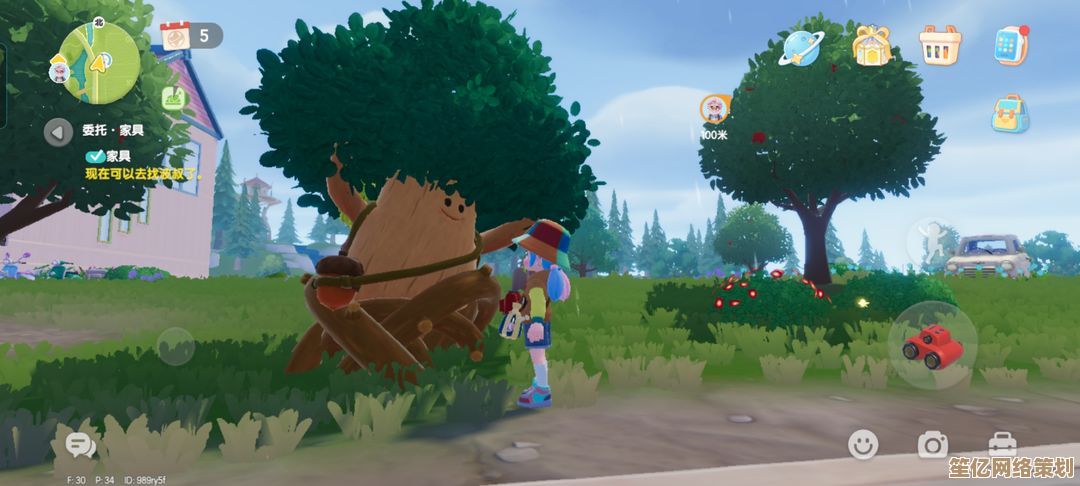Viewport: 1080px width, 486px height.
Task: Tap the jump action button
Action: pos(930,243)
